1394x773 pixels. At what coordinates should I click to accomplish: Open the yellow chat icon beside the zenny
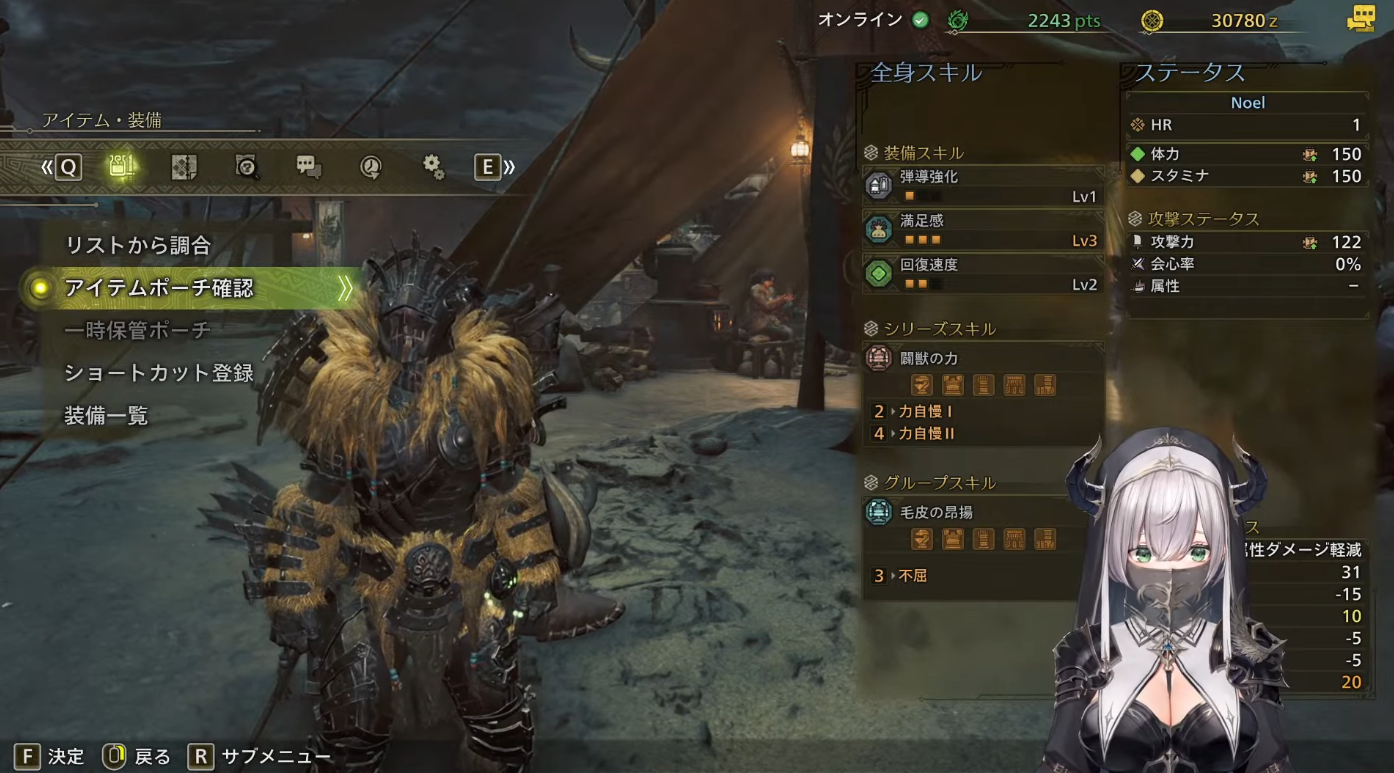[x=1361, y=19]
